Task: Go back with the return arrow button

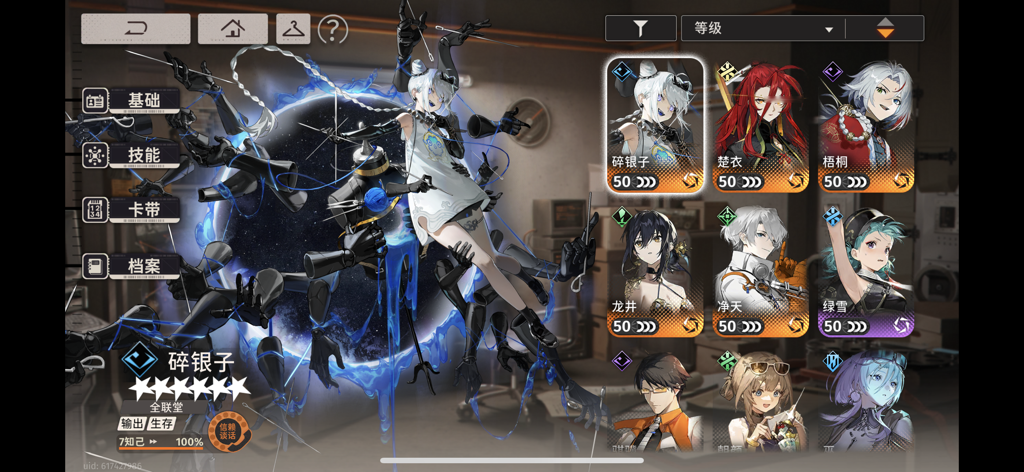Action: (x=135, y=28)
